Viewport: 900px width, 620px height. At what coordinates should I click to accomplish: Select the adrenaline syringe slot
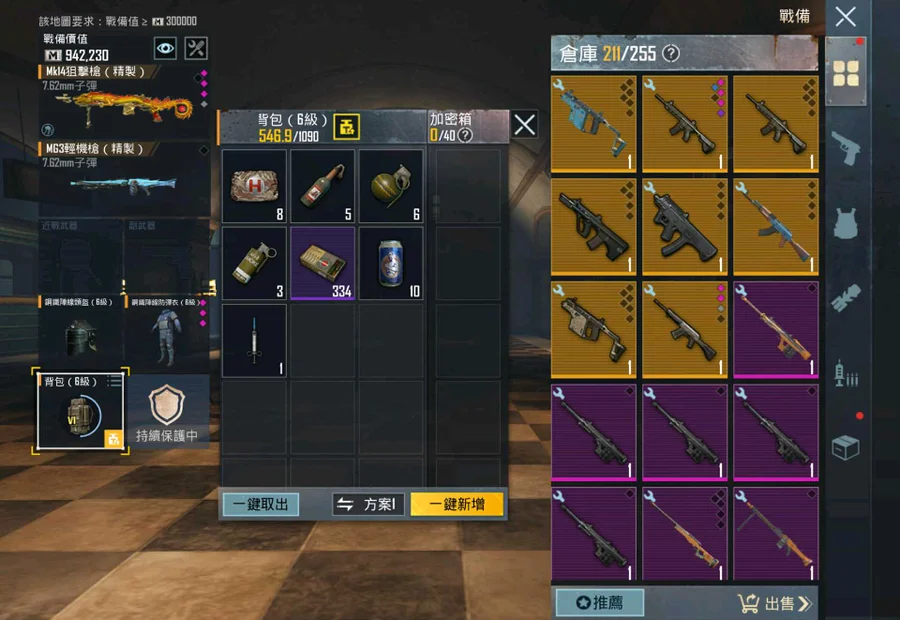click(254, 340)
